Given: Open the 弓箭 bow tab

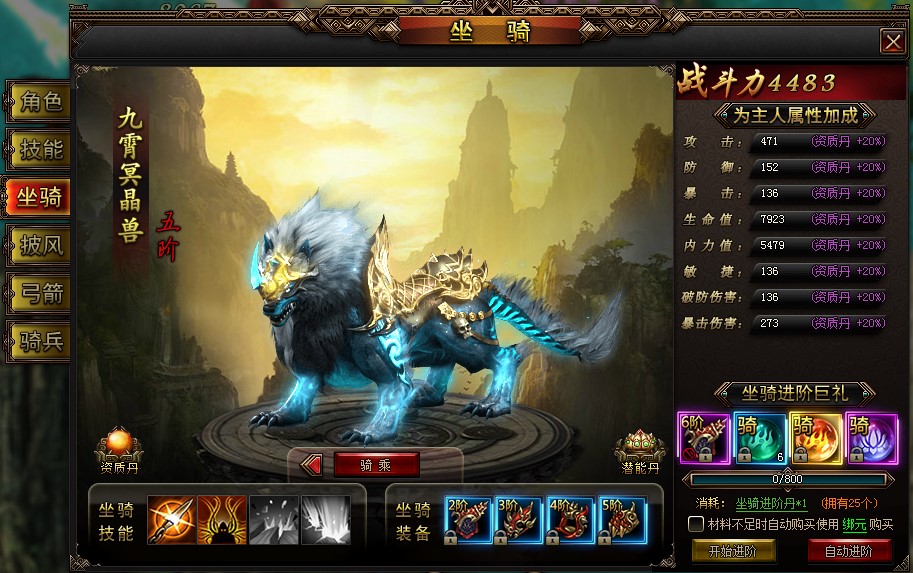Looking at the screenshot, I should pyautogui.click(x=40, y=293).
